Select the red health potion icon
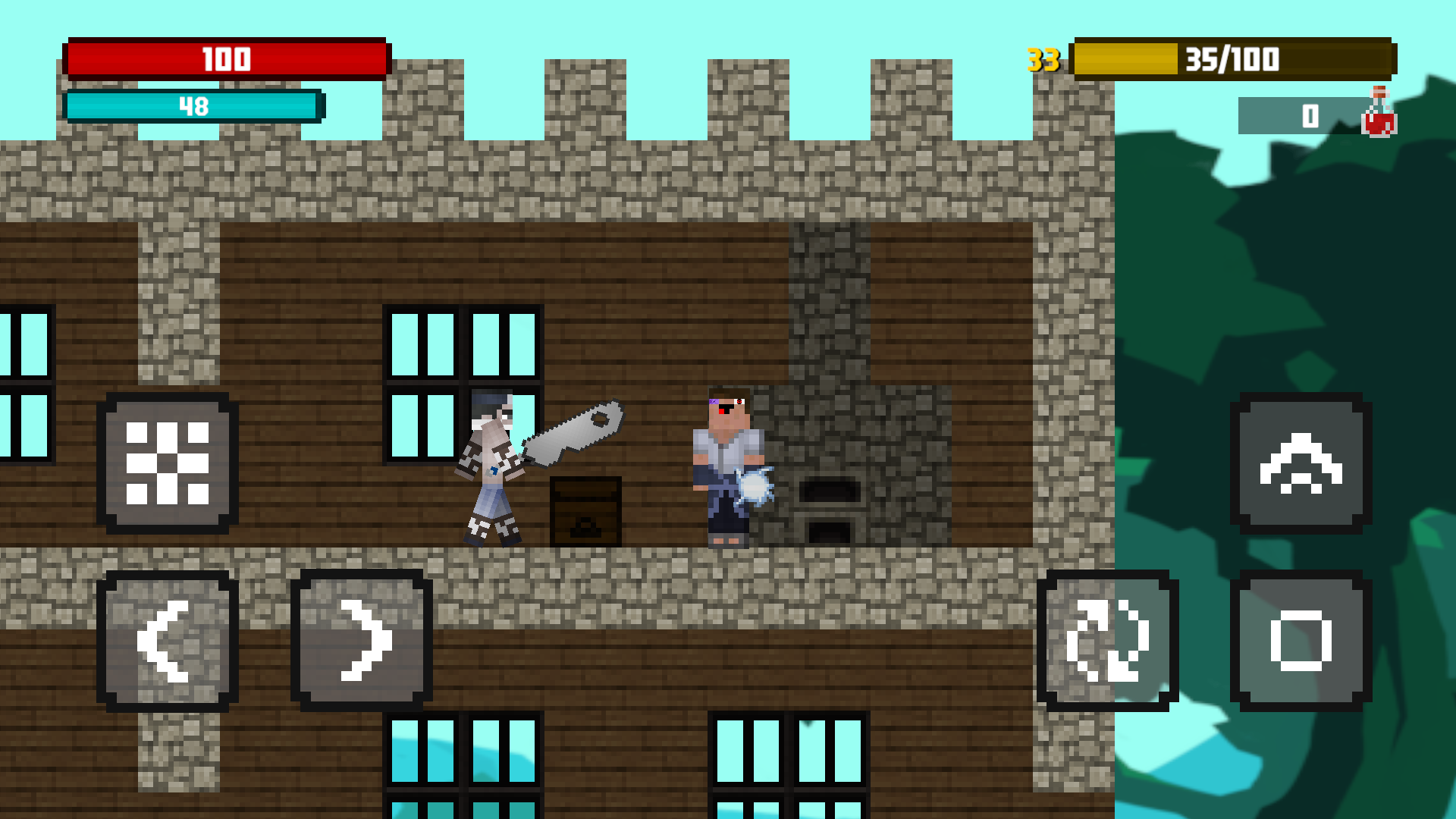 [x=1379, y=115]
